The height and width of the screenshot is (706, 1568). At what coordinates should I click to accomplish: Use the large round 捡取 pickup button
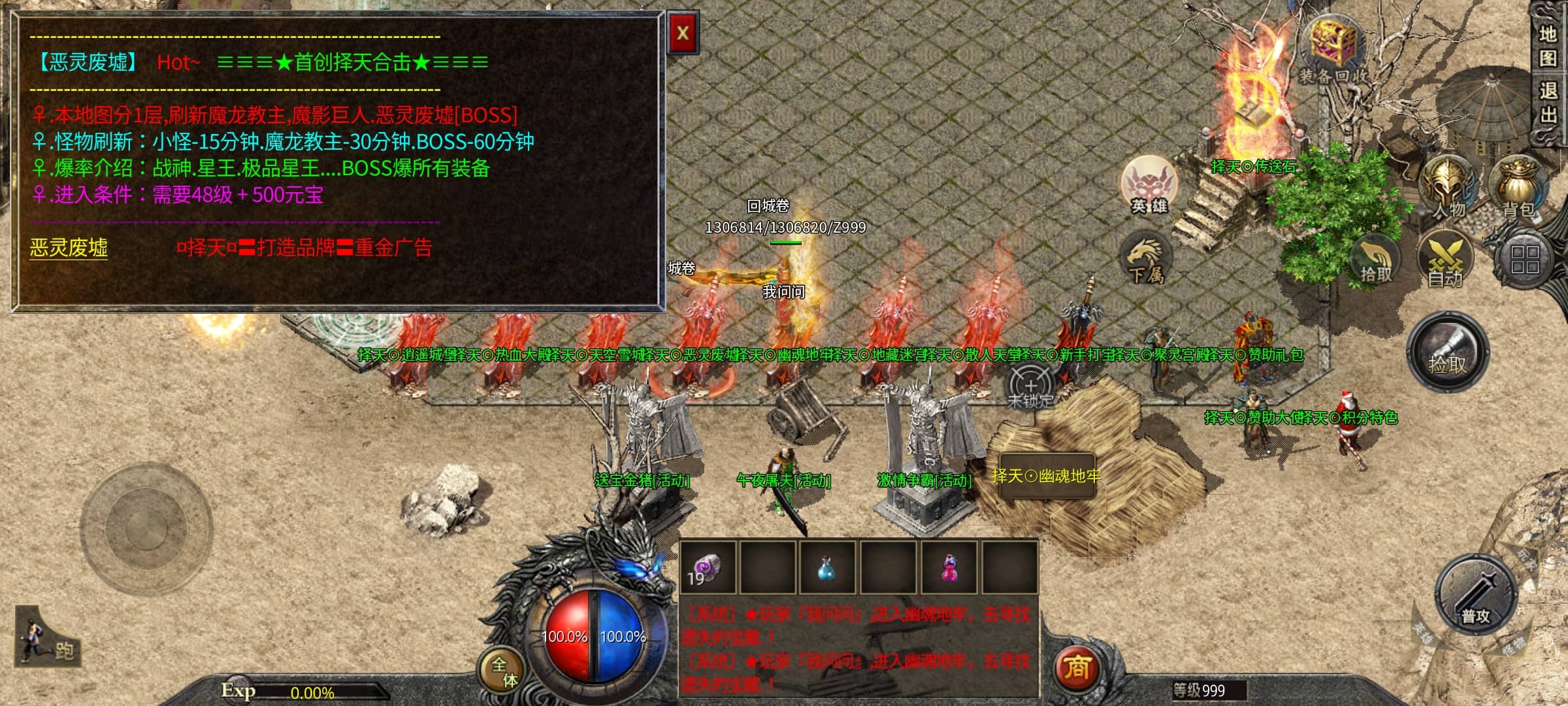point(1448,352)
